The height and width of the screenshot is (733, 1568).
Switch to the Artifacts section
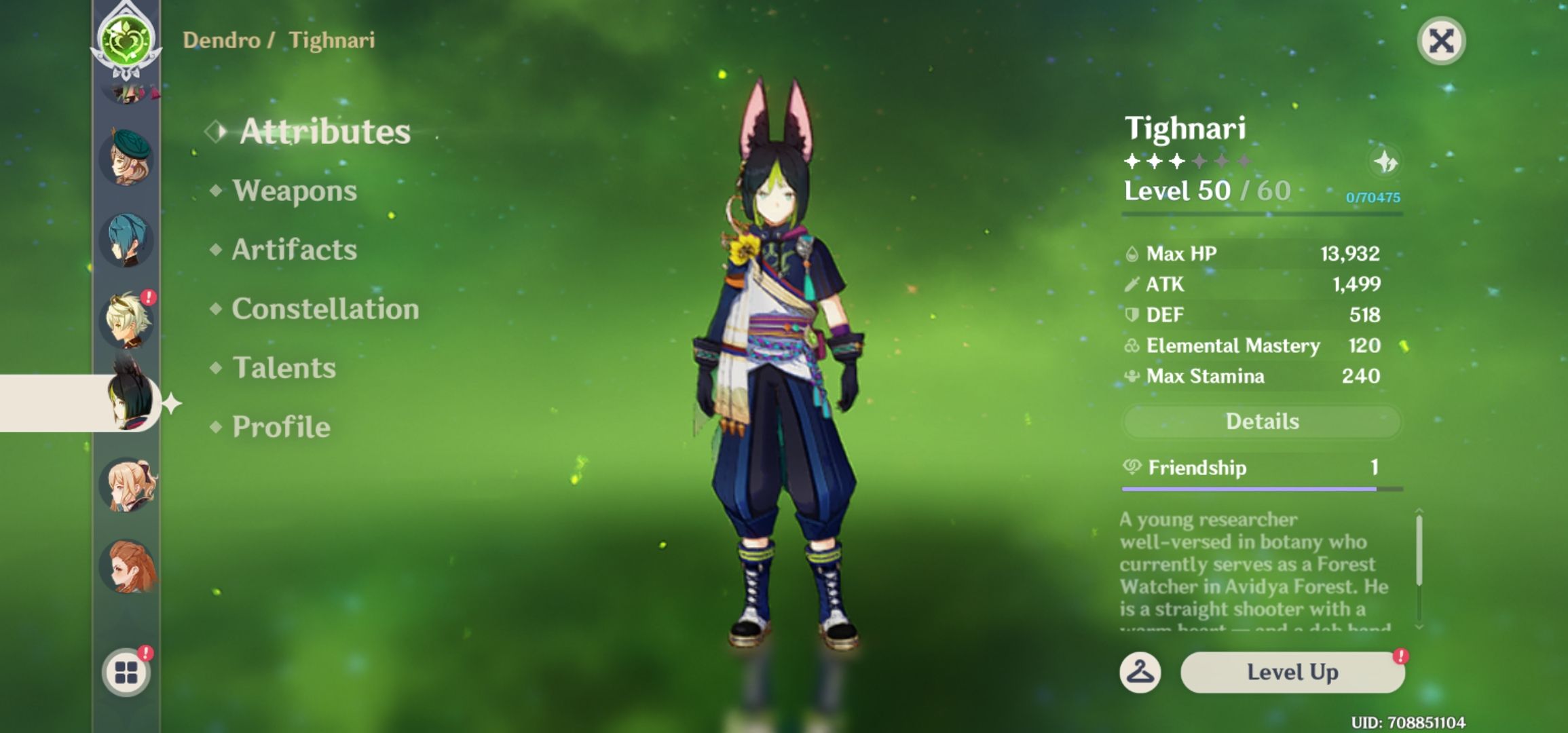[293, 250]
